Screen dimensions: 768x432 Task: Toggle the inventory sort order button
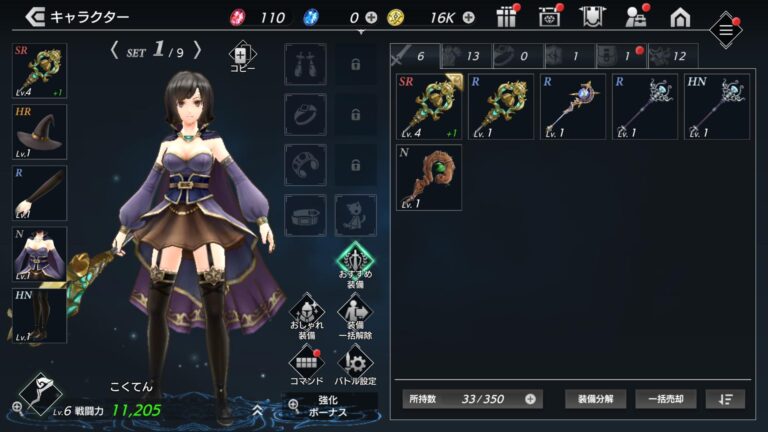(725, 398)
